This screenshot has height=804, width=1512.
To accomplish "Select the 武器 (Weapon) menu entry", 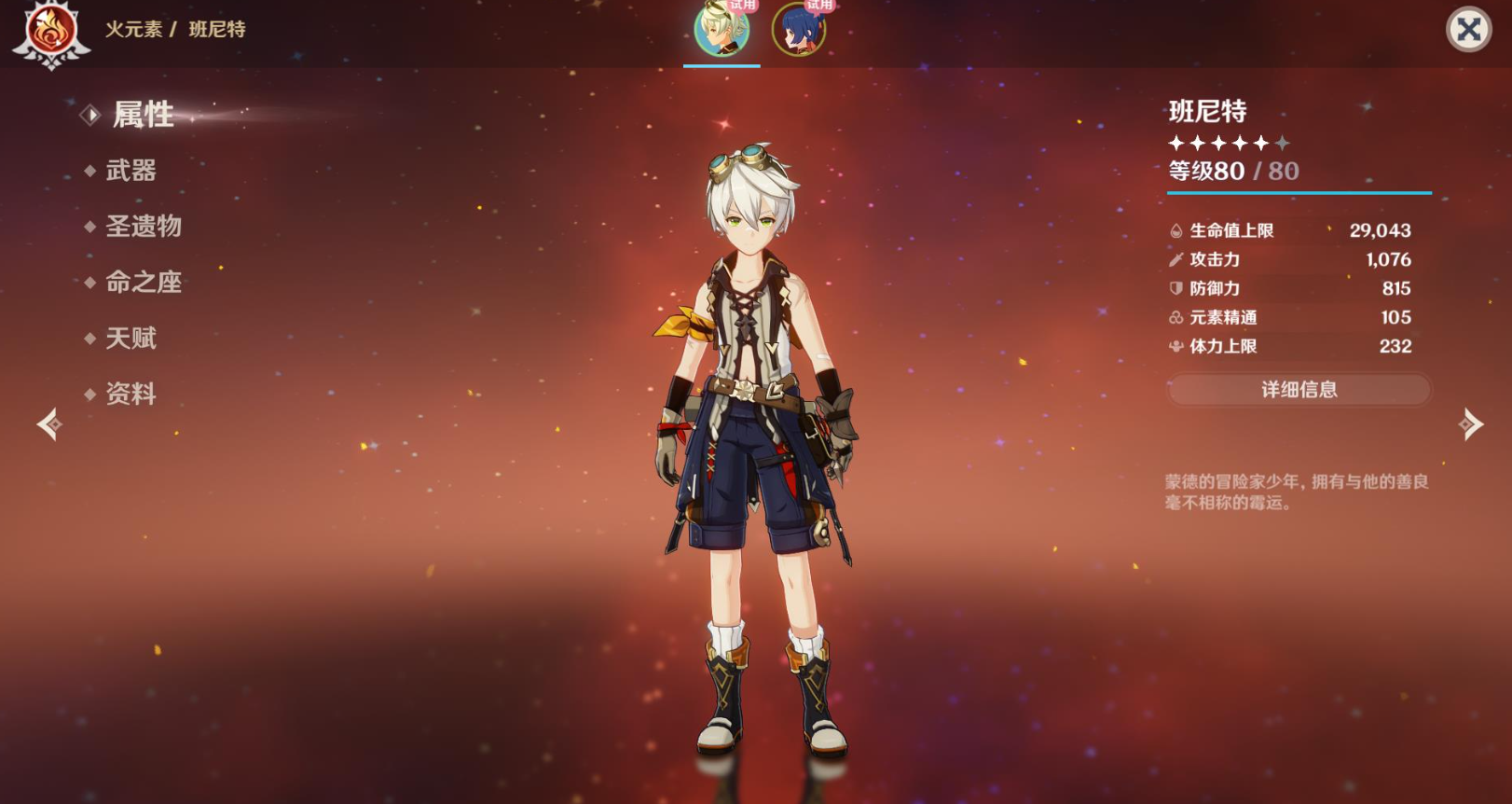I will click(x=131, y=171).
